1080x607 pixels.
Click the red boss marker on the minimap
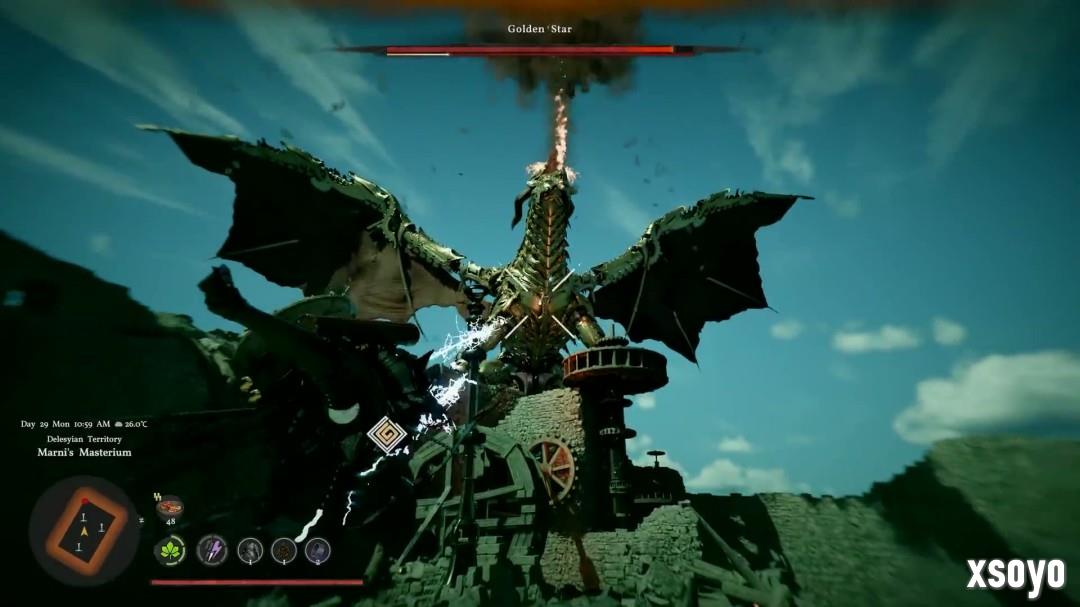click(85, 500)
